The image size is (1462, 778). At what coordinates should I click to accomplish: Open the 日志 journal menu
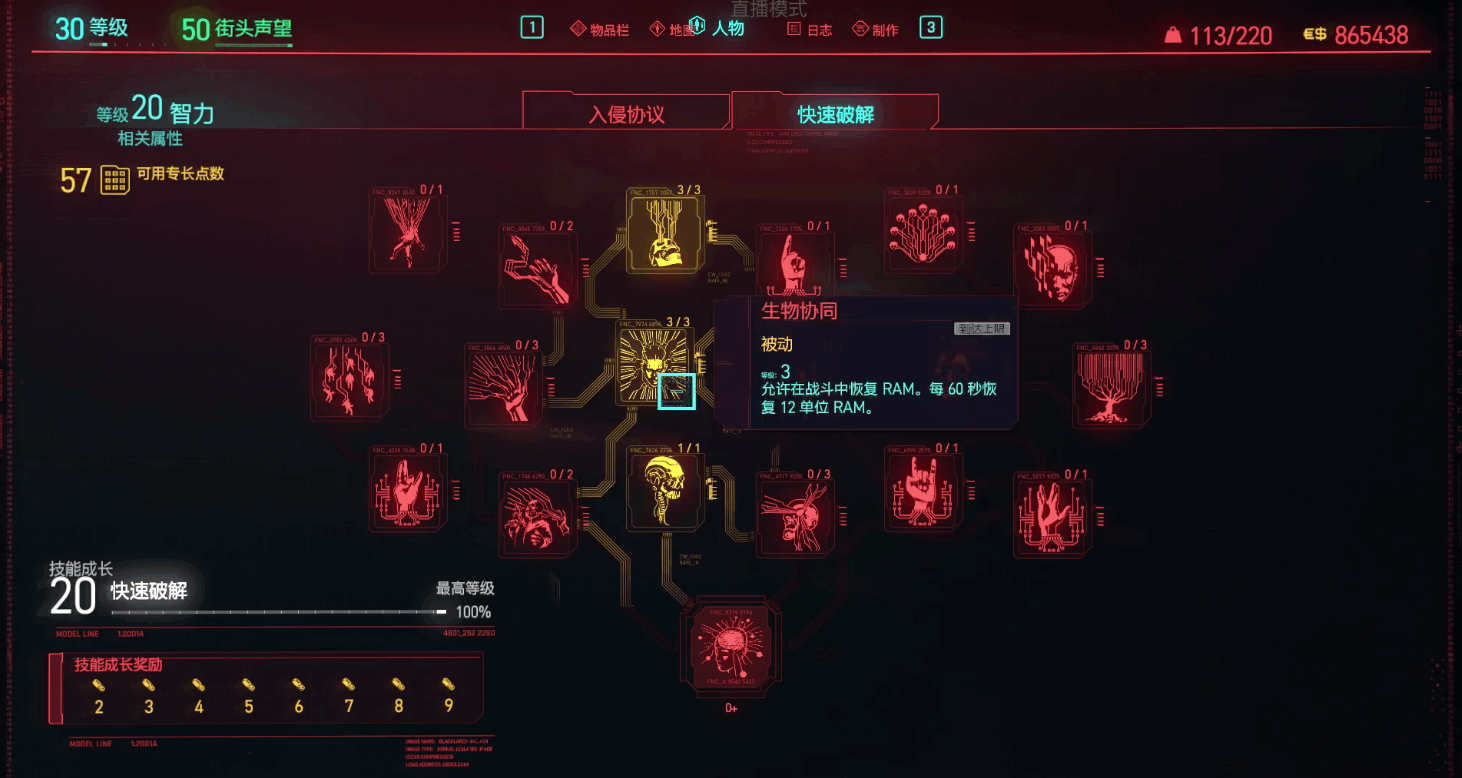pyautogui.click(x=810, y=29)
